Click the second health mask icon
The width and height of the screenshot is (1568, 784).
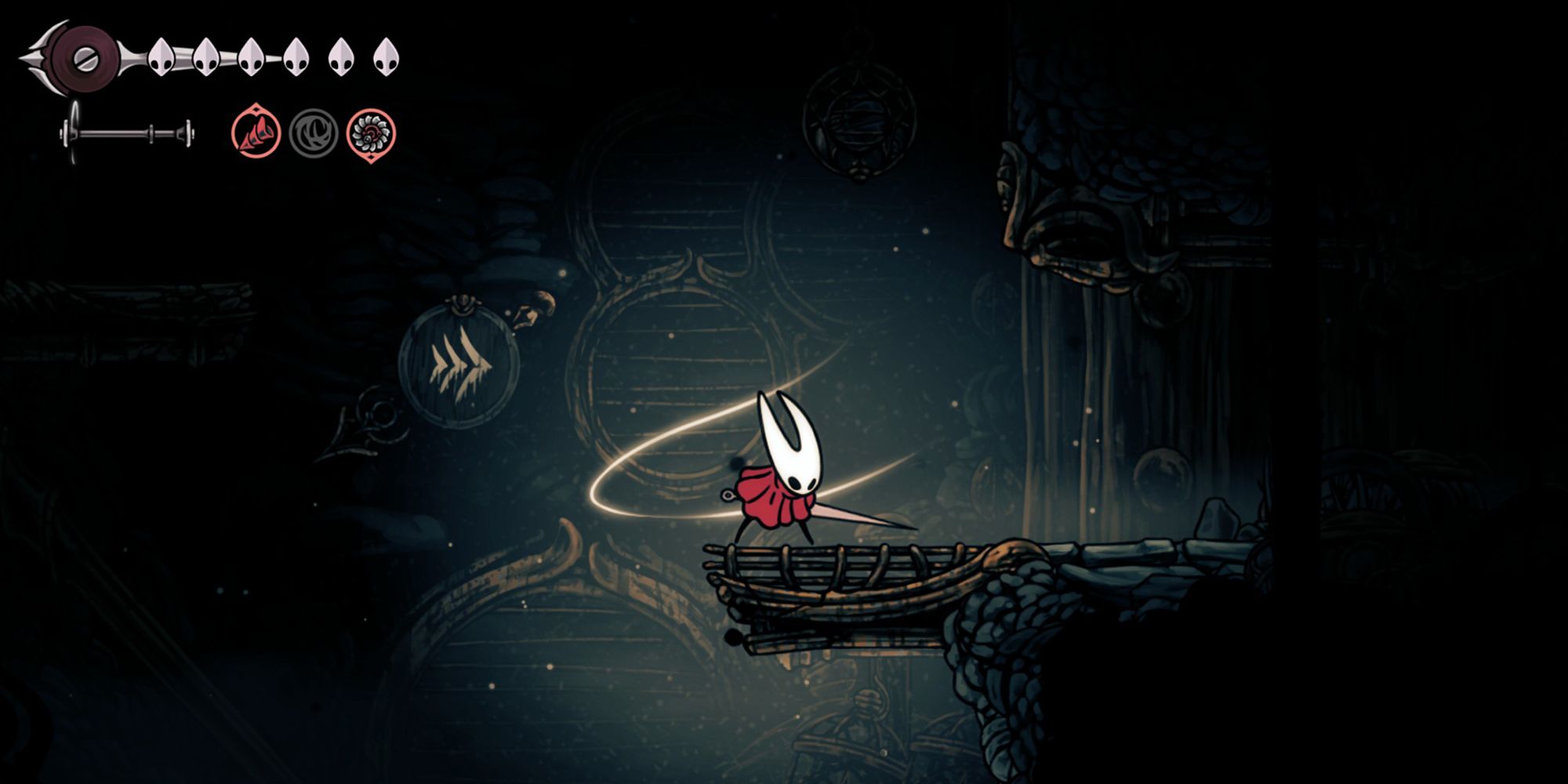(x=206, y=55)
